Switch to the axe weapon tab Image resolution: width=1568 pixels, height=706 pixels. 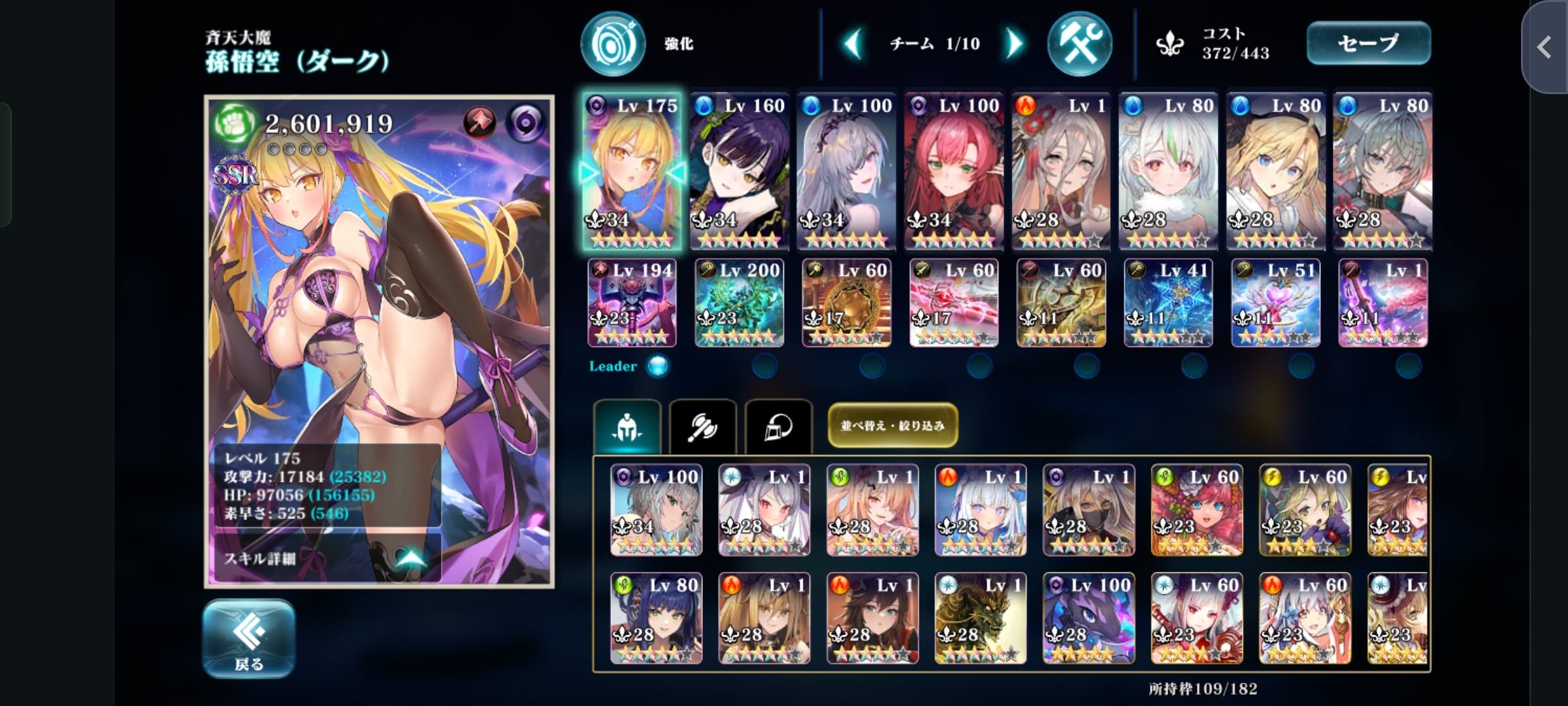[x=703, y=427]
